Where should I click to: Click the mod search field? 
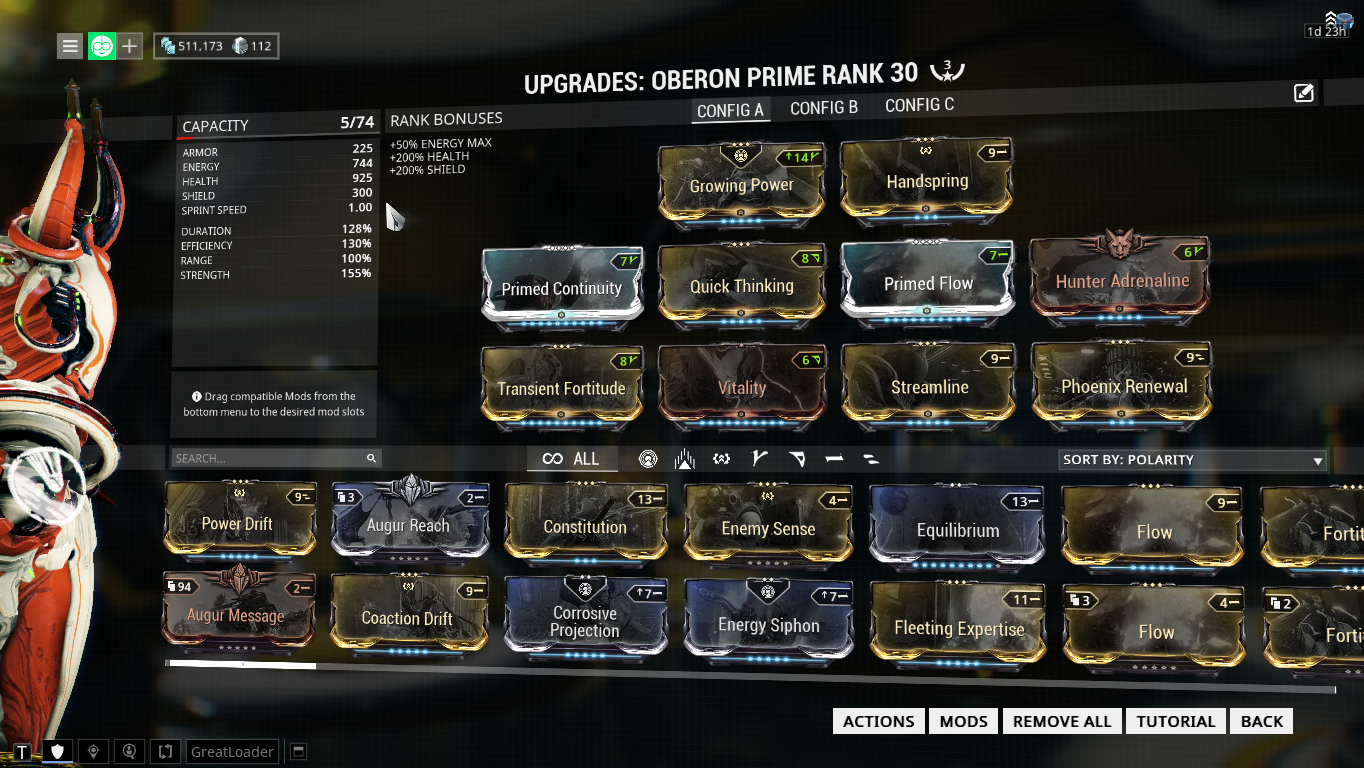click(270, 458)
